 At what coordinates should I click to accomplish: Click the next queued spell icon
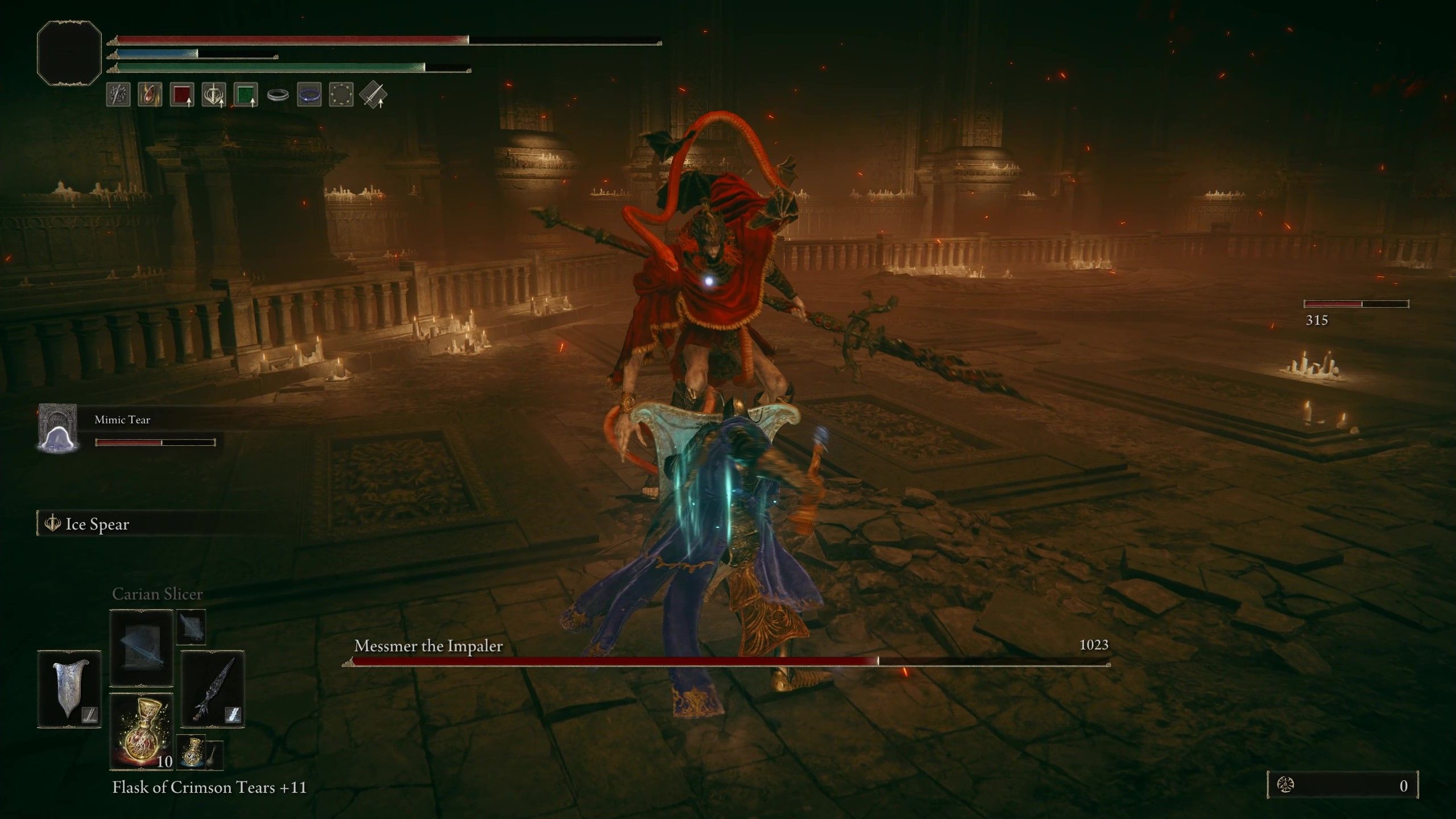pos(191,626)
